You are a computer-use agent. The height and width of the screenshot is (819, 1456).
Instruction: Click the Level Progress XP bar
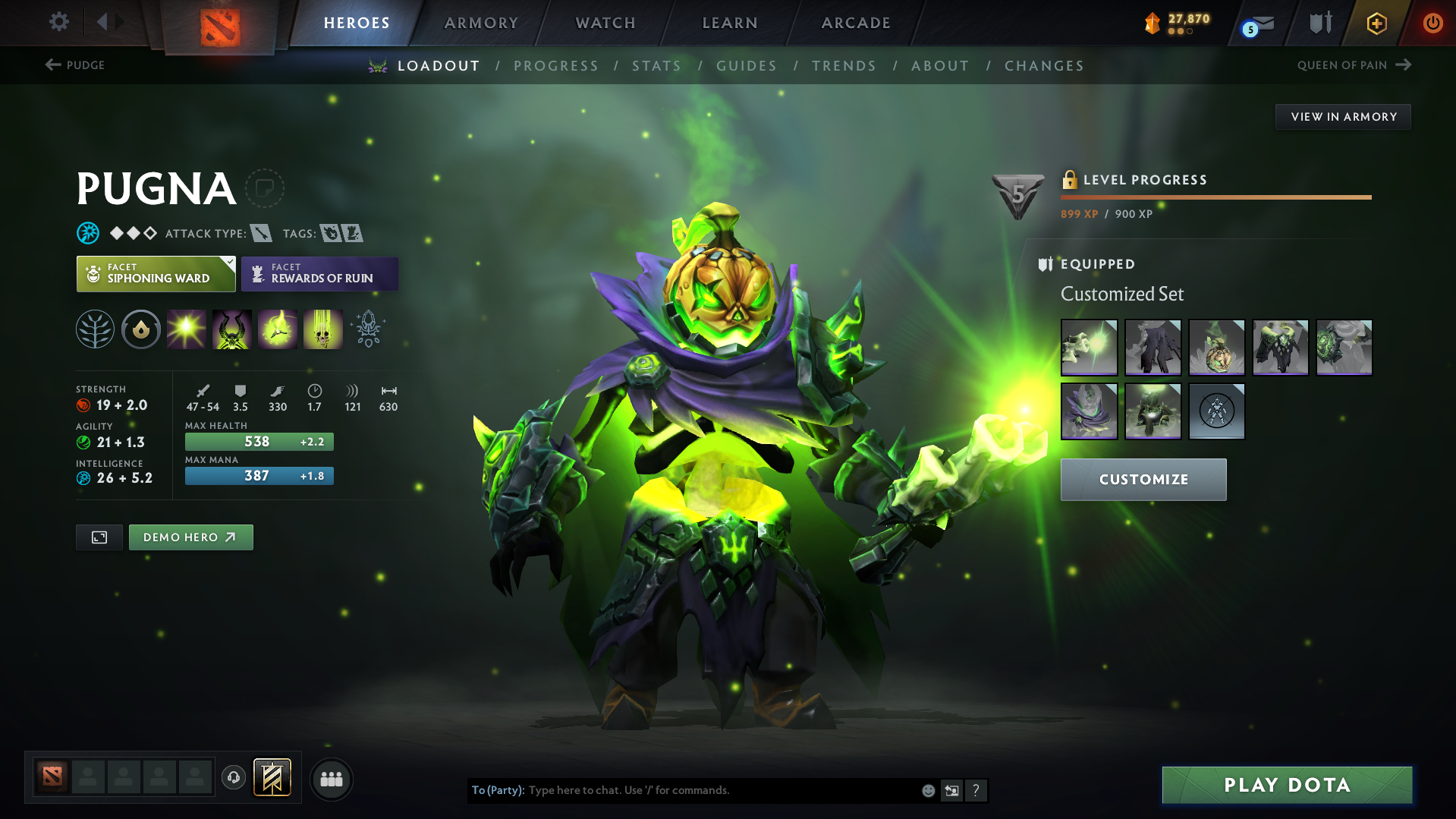pos(1214,197)
